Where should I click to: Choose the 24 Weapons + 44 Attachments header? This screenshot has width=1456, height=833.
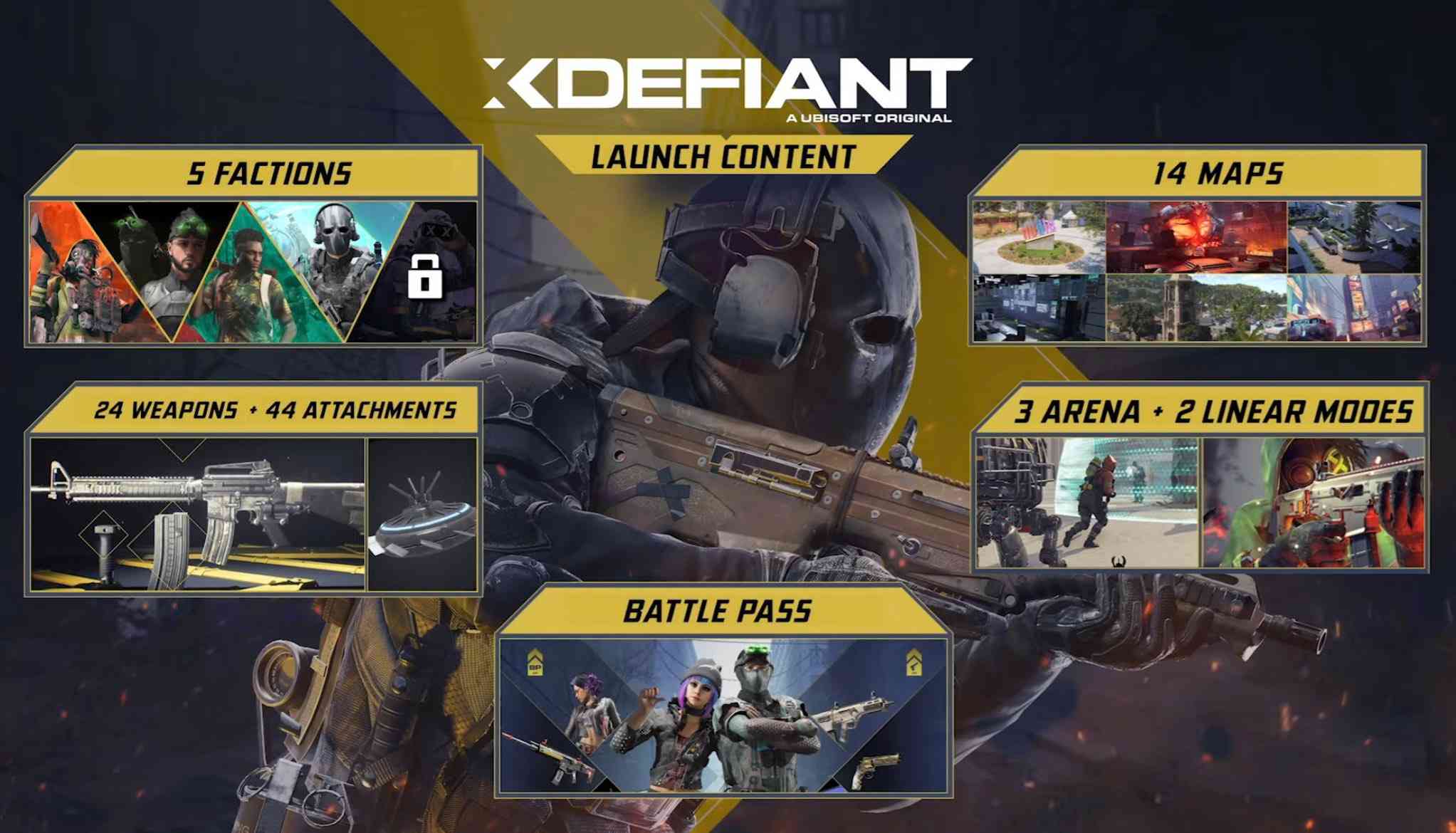pyautogui.click(x=275, y=410)
